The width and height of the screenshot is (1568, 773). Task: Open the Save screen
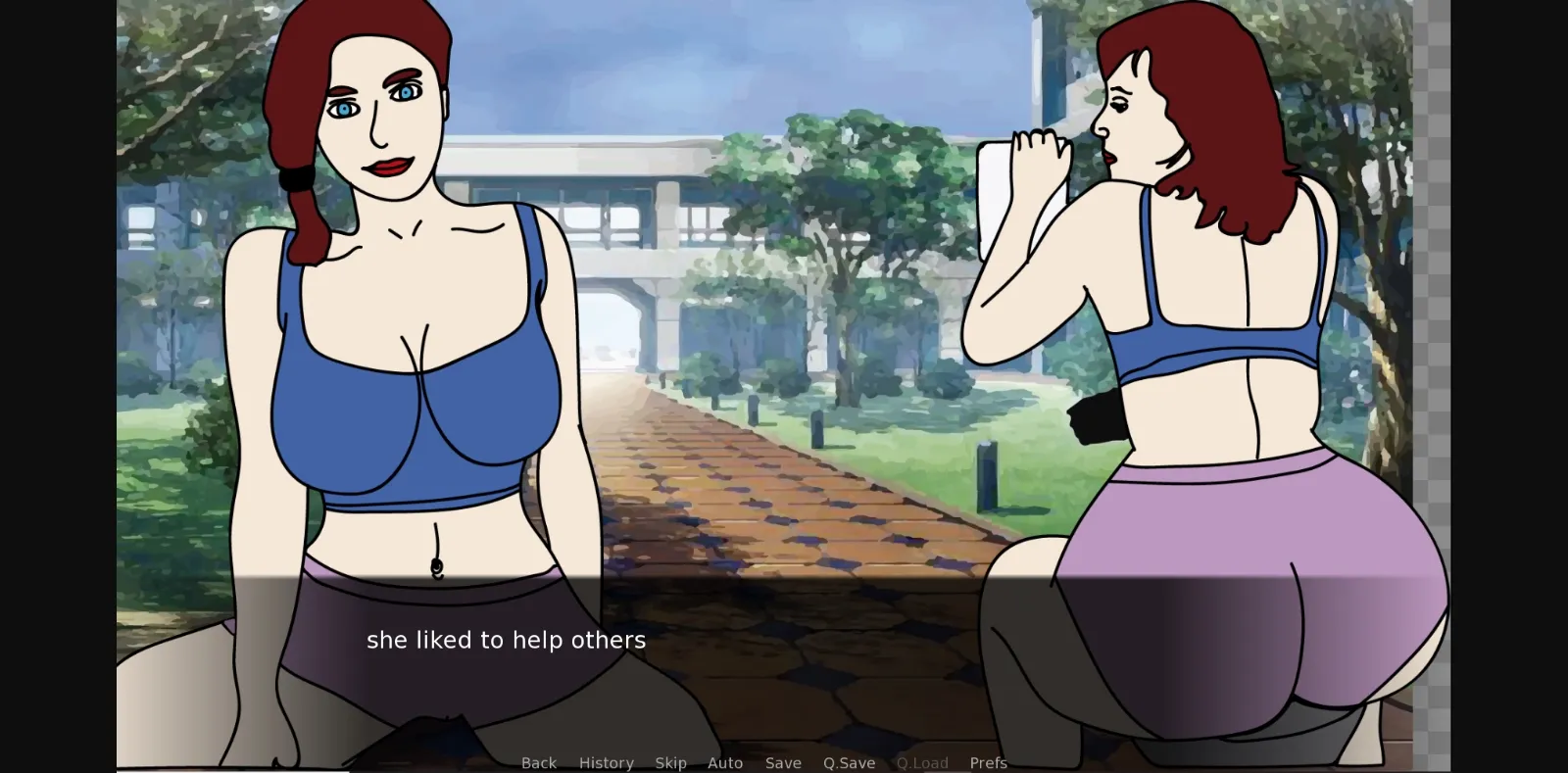[x=781, y=762]
